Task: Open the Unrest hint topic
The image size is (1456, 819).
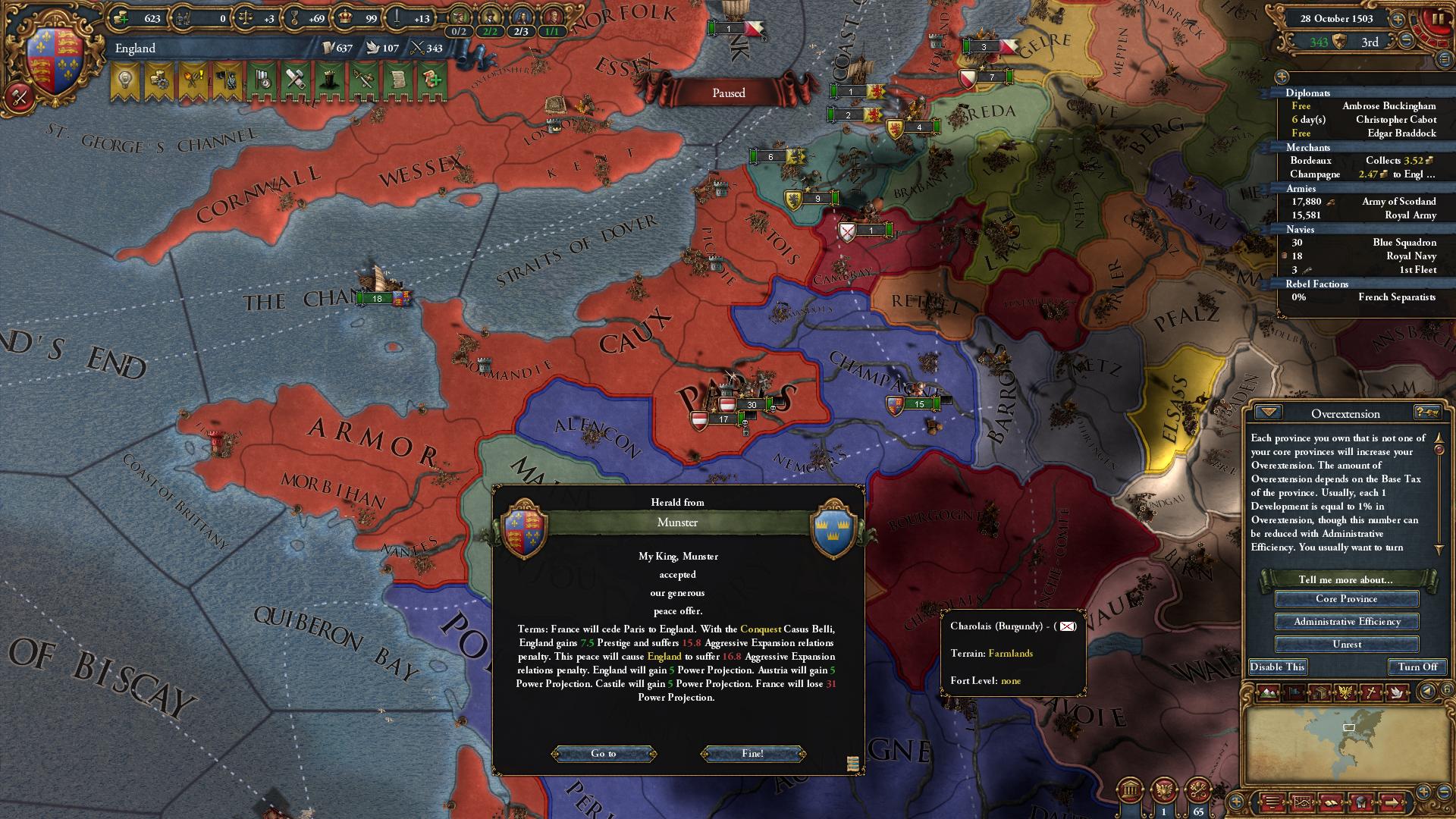Action: [1346, 645]
